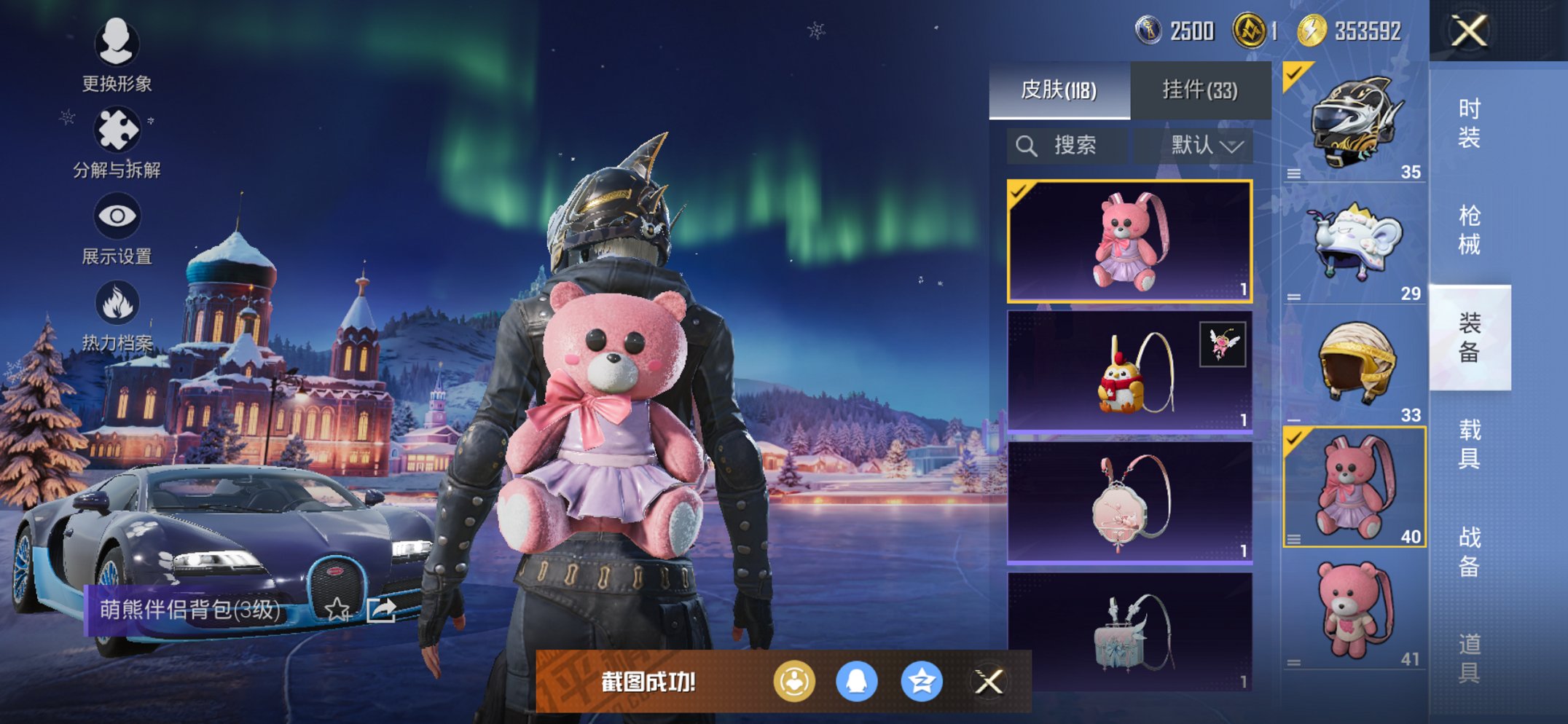Open the 时装 fashion category

coord(1469,122)
